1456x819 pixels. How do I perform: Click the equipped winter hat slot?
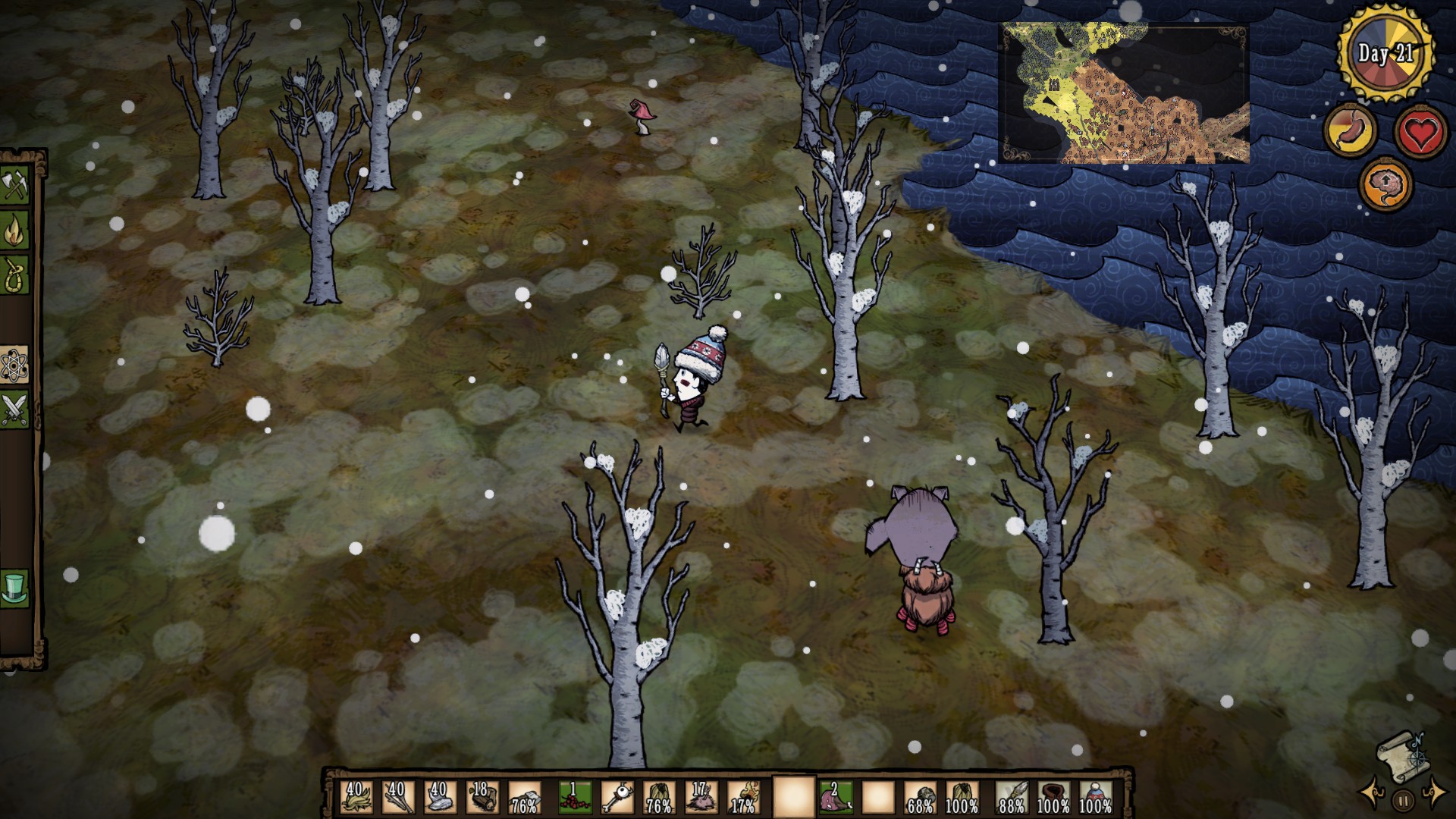pyautogui.click(x=1096, y=798)
